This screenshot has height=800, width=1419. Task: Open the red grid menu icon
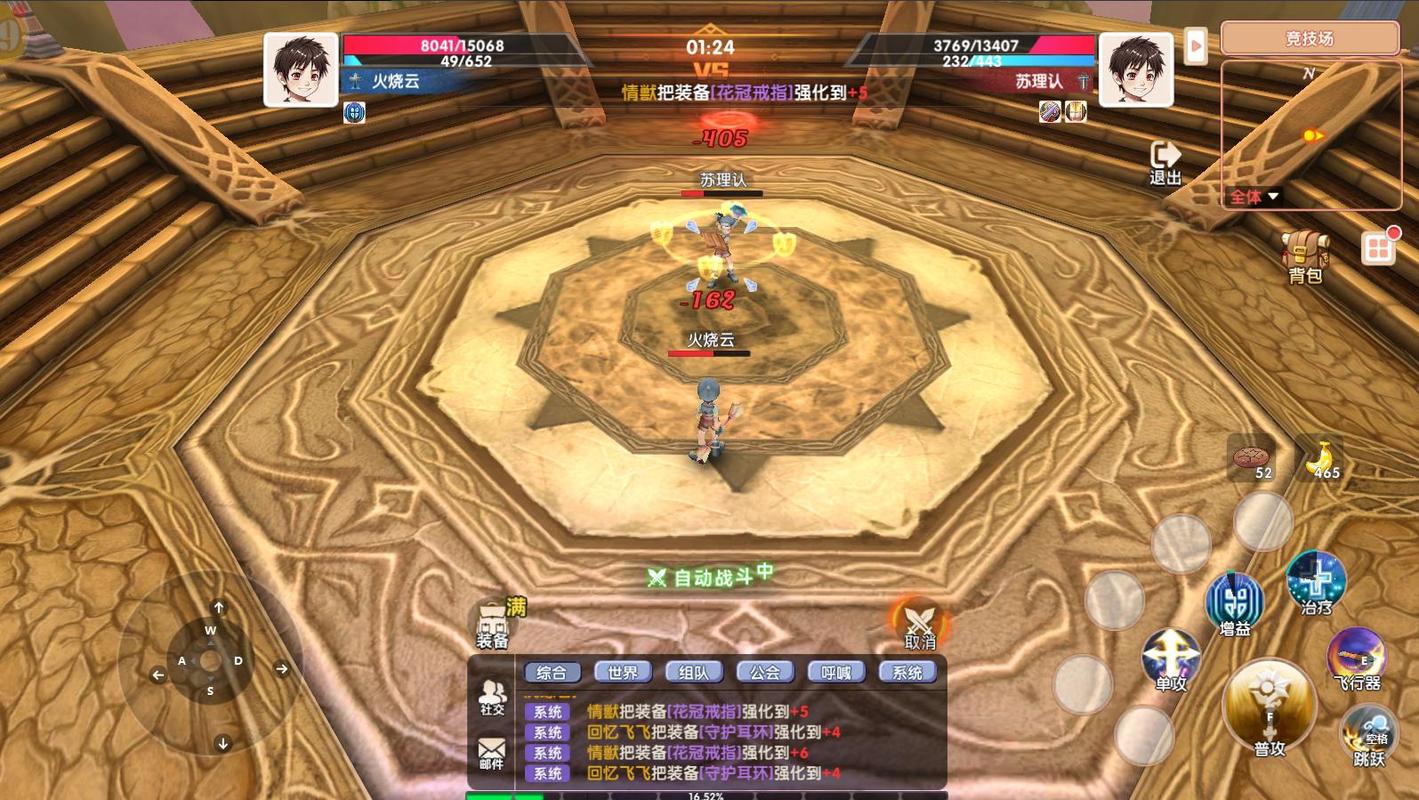(x=1378, y=248)
